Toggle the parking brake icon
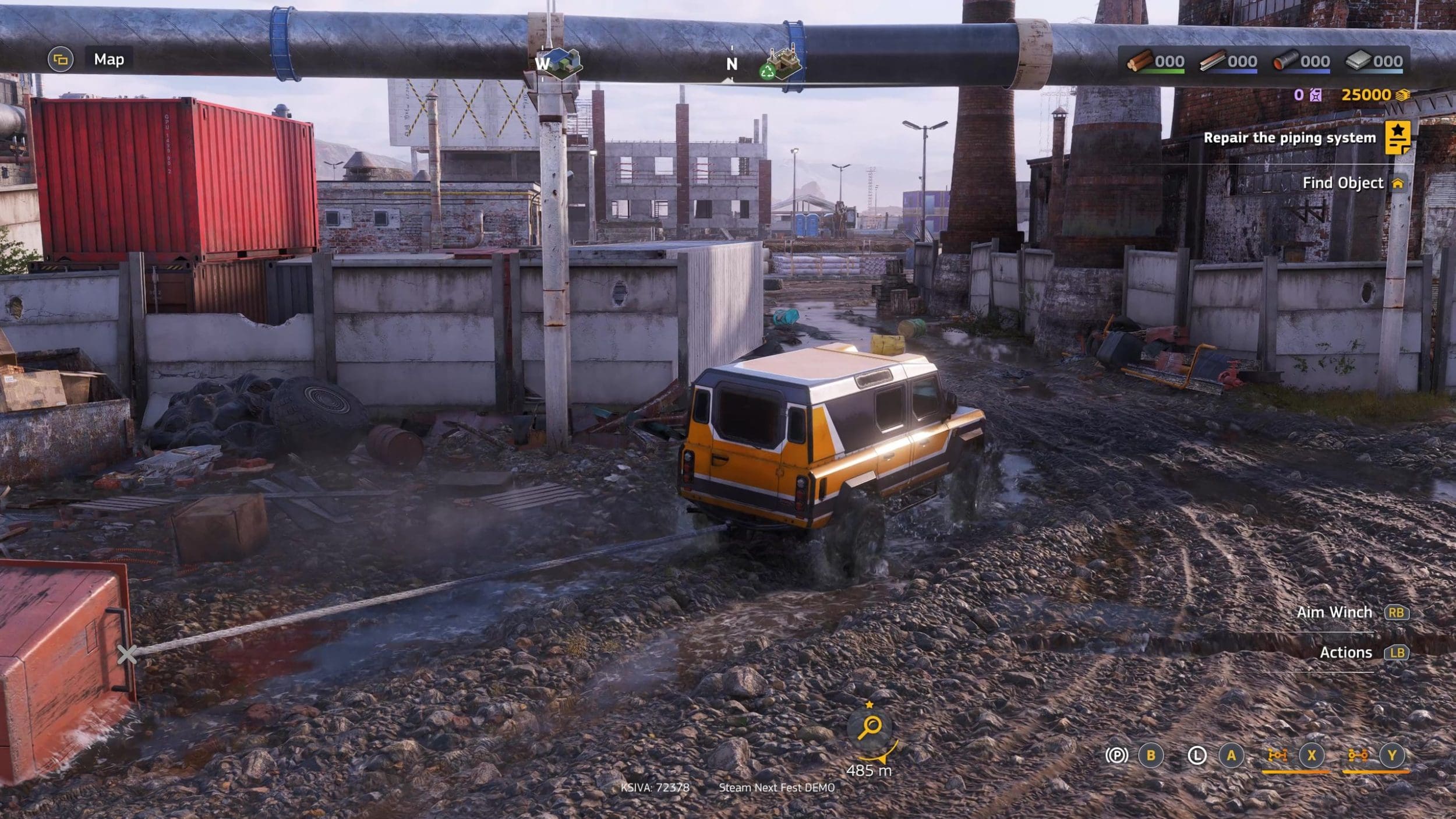Screen dimensions: 1456x819 pyautogui.click(x=1116, y=756)
